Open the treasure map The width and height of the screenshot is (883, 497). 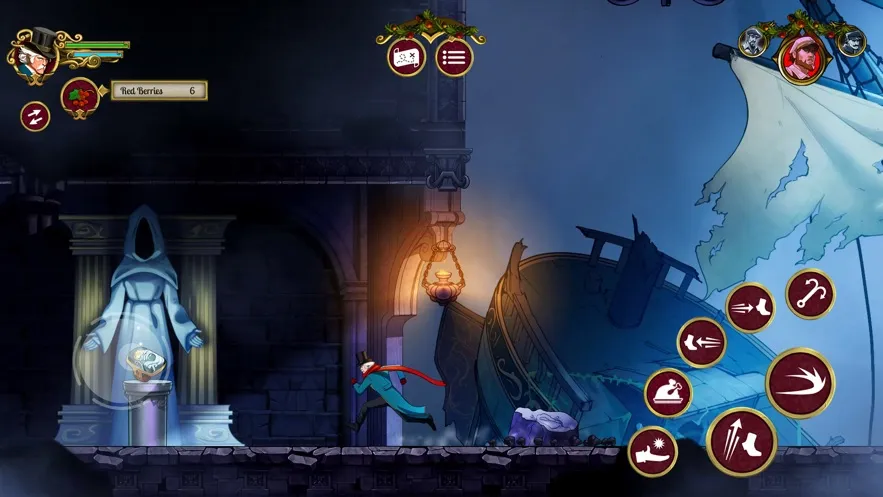click(x=406, y=57)
